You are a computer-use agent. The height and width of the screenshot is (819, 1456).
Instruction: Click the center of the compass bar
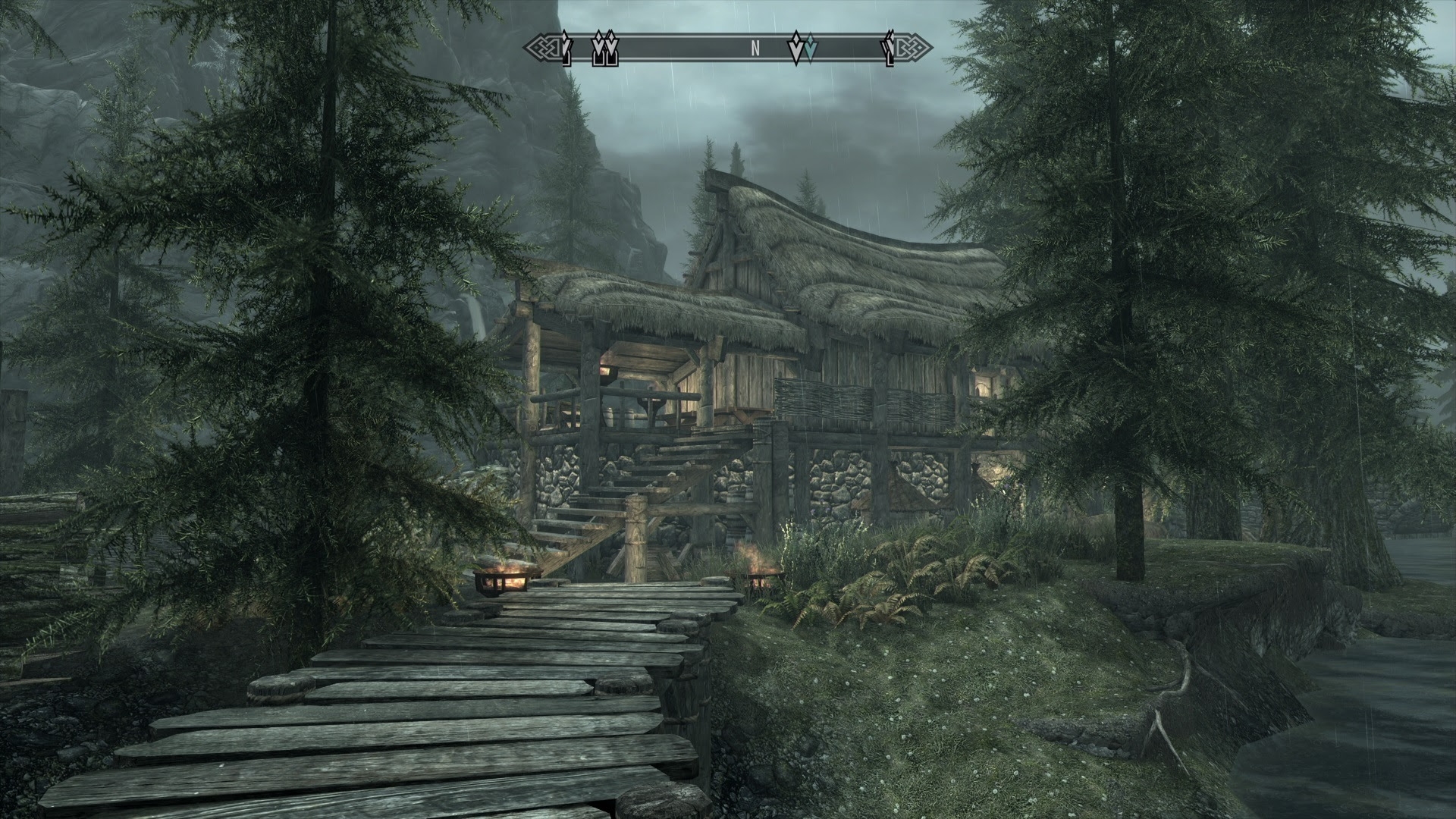[728, 48]
